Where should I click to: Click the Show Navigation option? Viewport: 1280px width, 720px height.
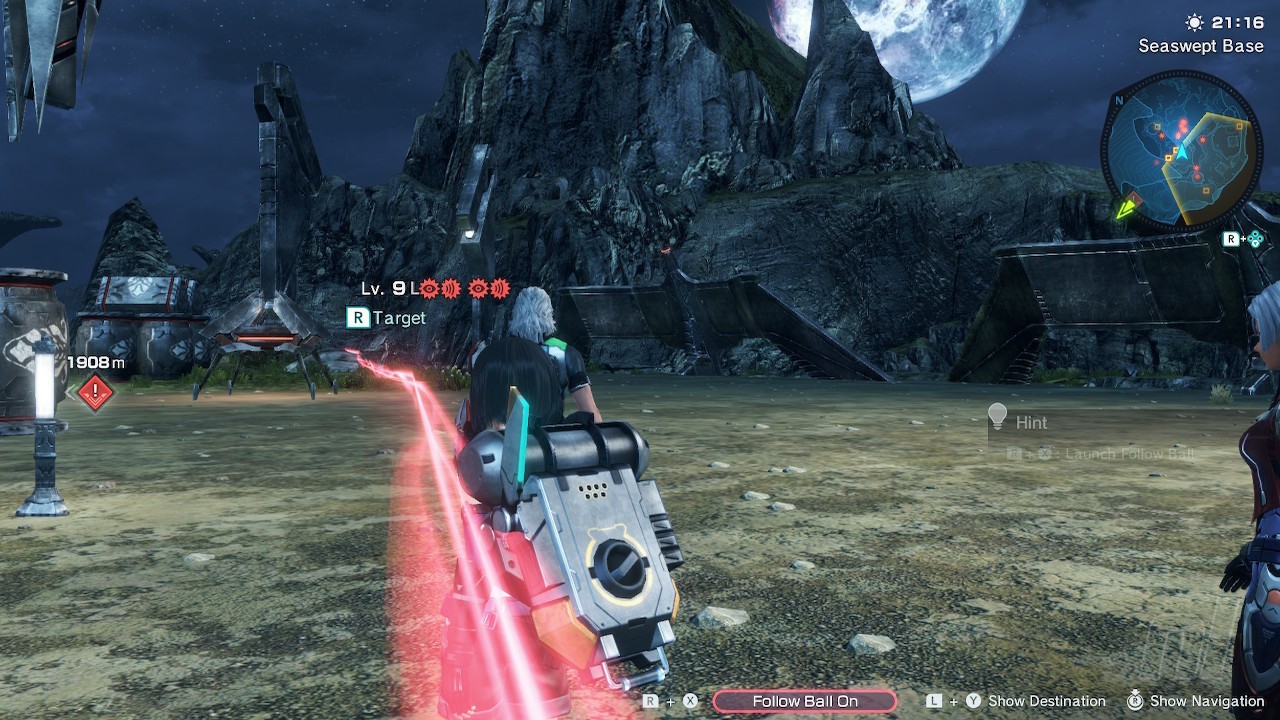[x=1206, y=701]
